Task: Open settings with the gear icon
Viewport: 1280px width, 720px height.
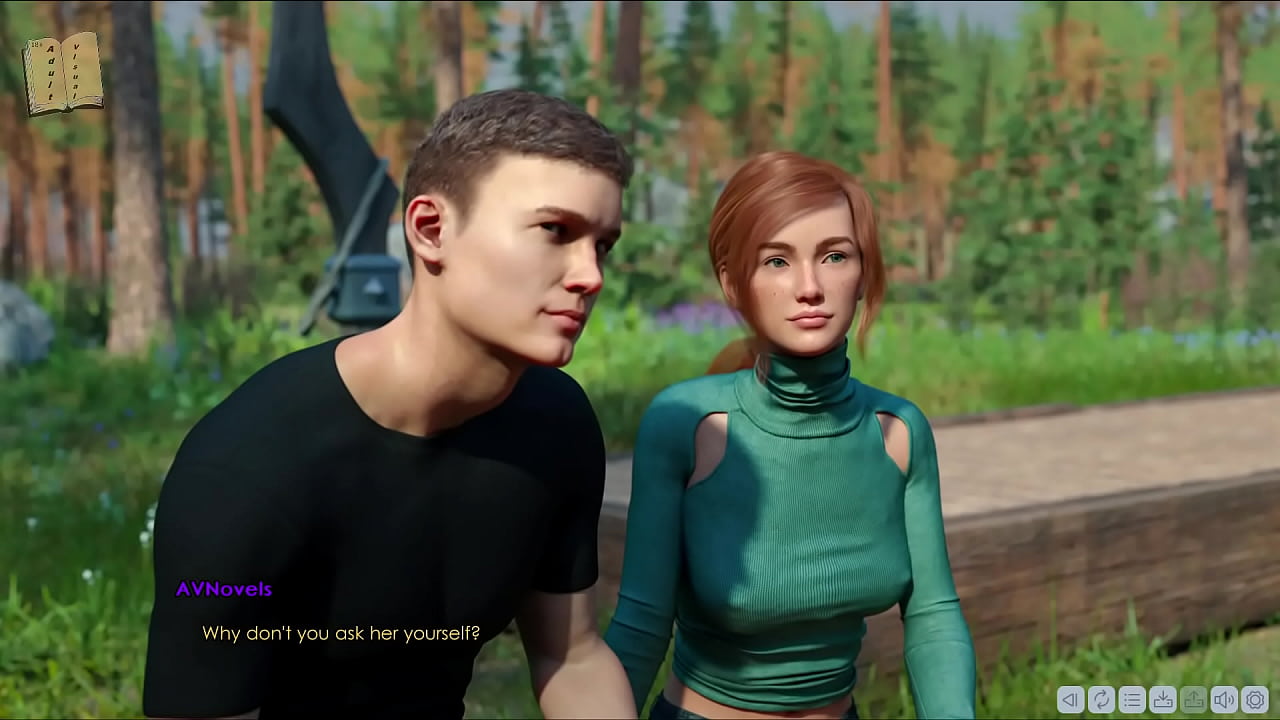Action: pos(1254,699)
